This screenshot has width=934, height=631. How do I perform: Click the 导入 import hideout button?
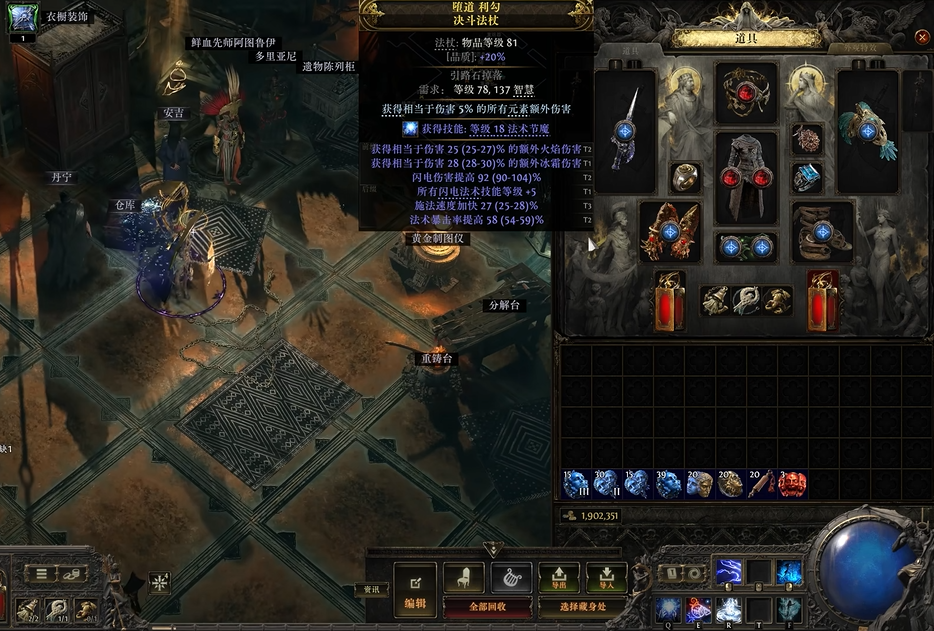607,577
